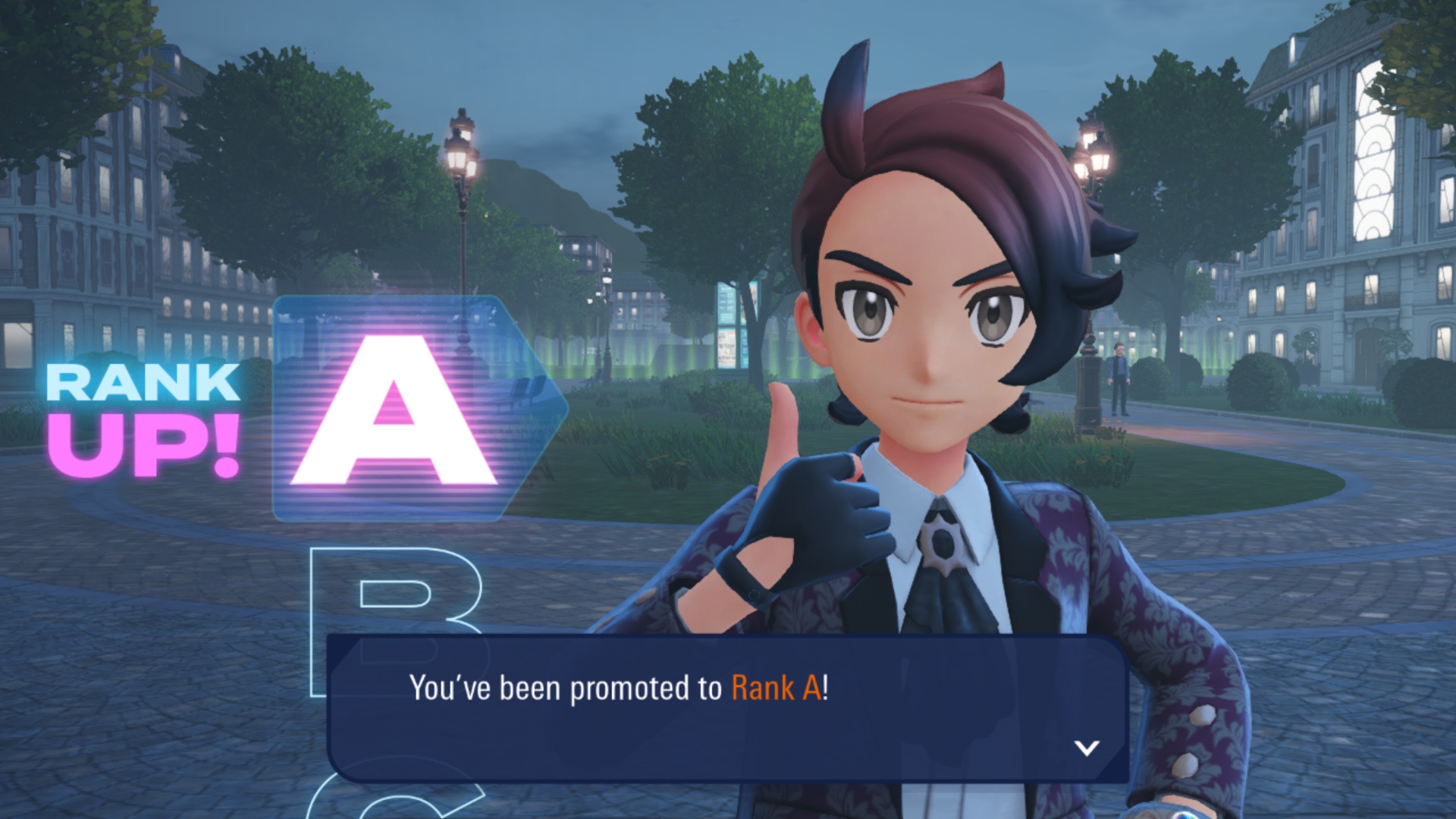The width and height of the screenshot is (1456, 819).
Task: Advance dialogue with the down arrow
Action: pyautogui.click(x=1087, y=748)
